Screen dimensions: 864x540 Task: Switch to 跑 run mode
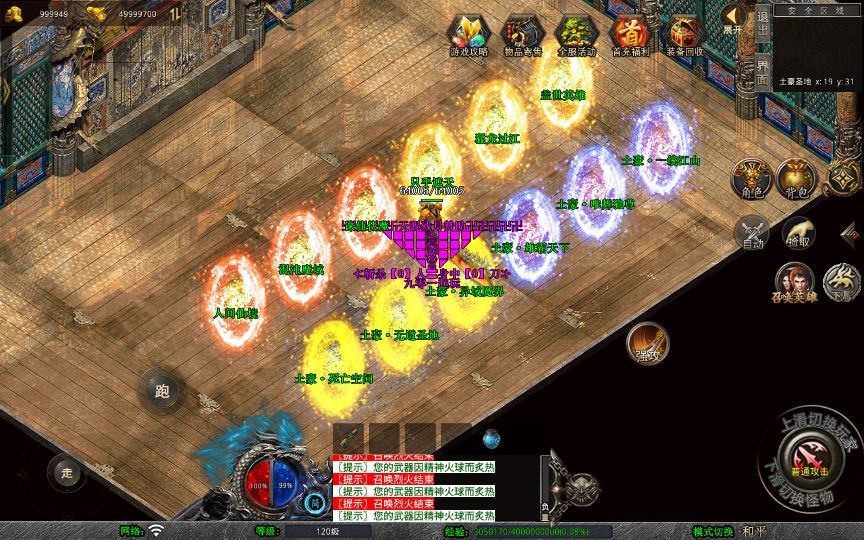coord(162,390)
